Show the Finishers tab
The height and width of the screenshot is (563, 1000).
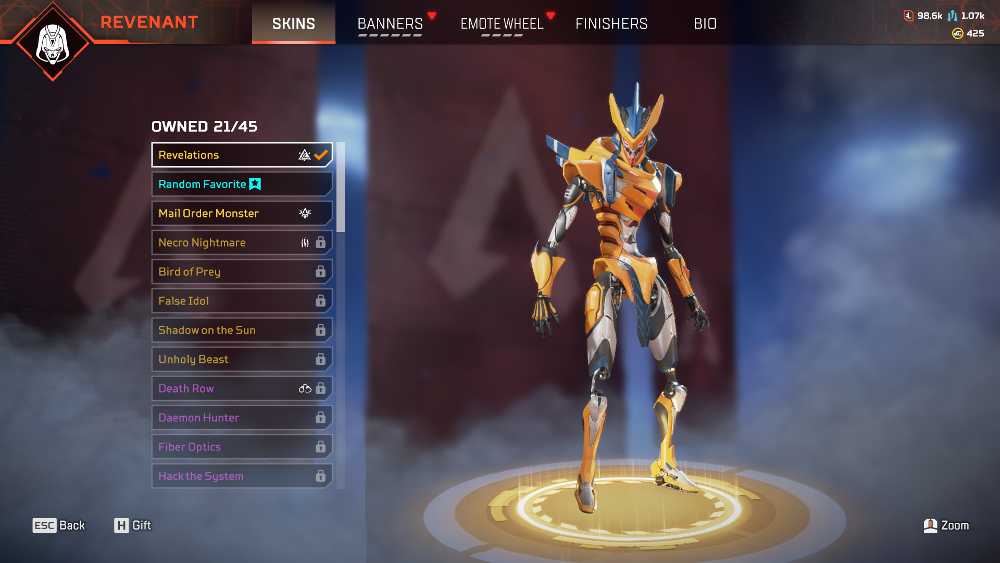click(x=611, y=23)
